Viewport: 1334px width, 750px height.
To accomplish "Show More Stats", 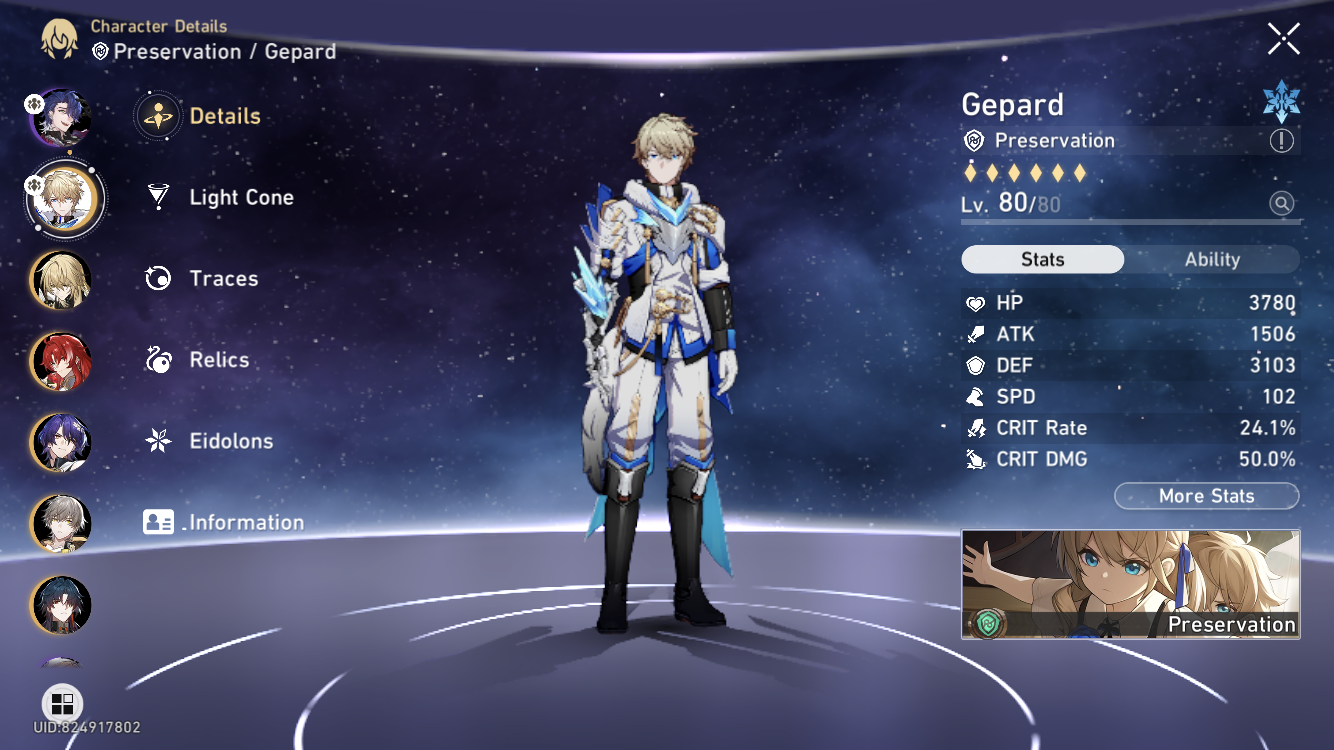I will (x=1206, y=496).
